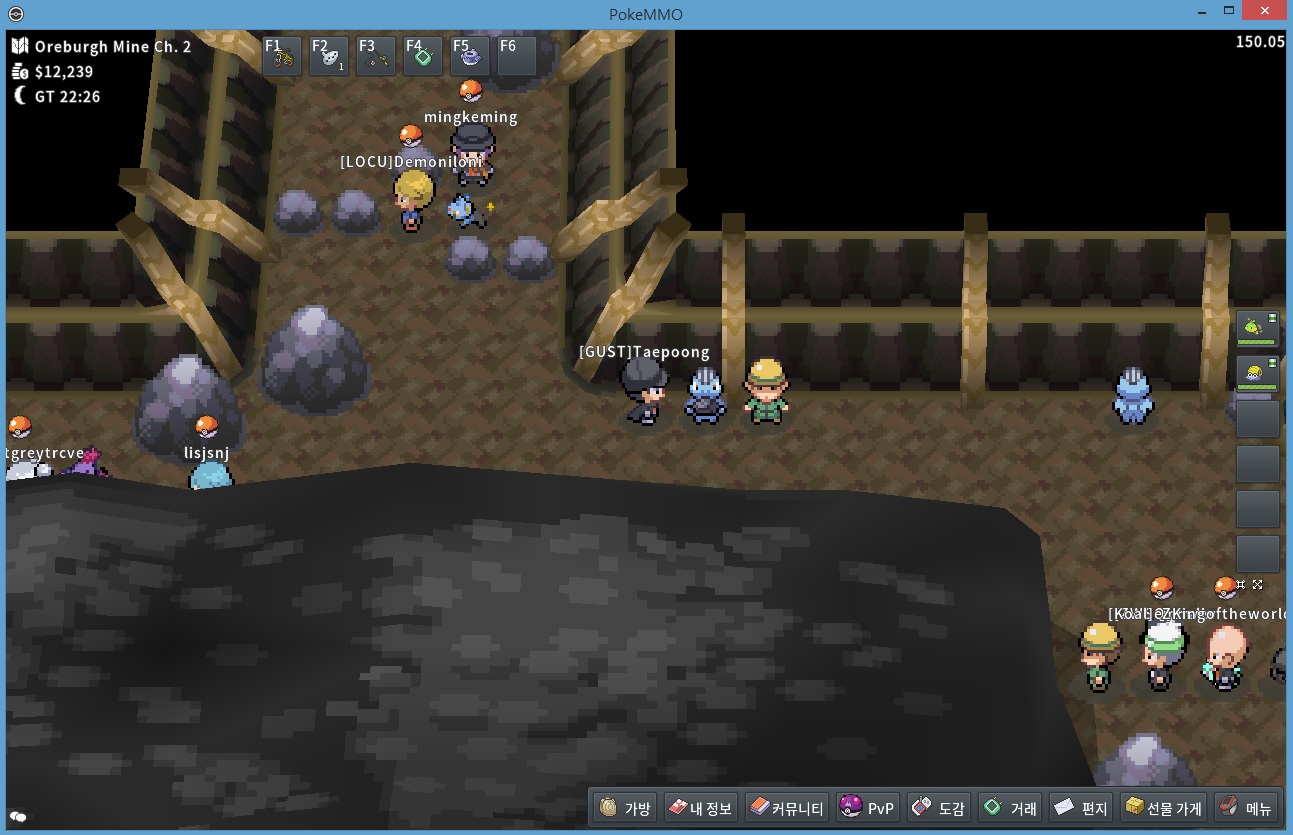The height and width of the screenshot is (835, 1293).
Task: Open the chat bubble icon
Action: point(18,816)
